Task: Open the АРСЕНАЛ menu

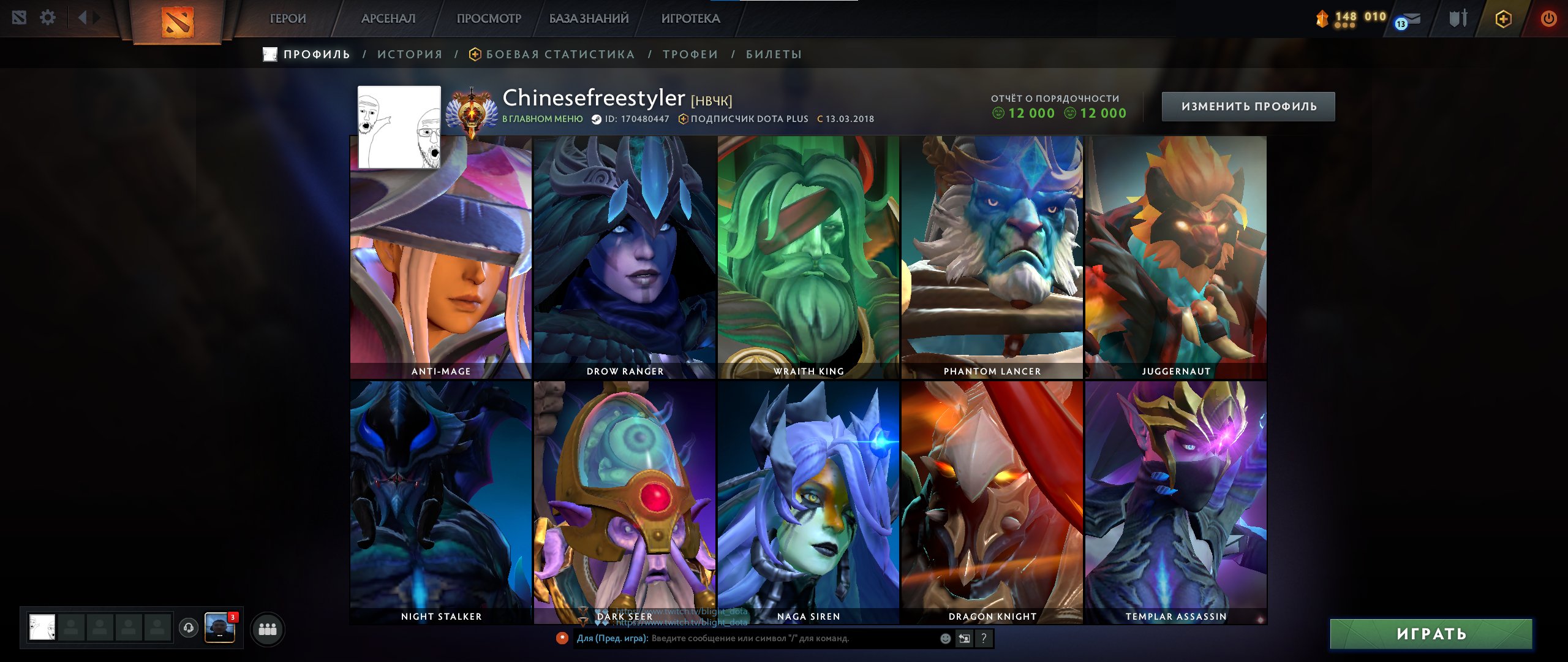Action: (x=388, y=18)
